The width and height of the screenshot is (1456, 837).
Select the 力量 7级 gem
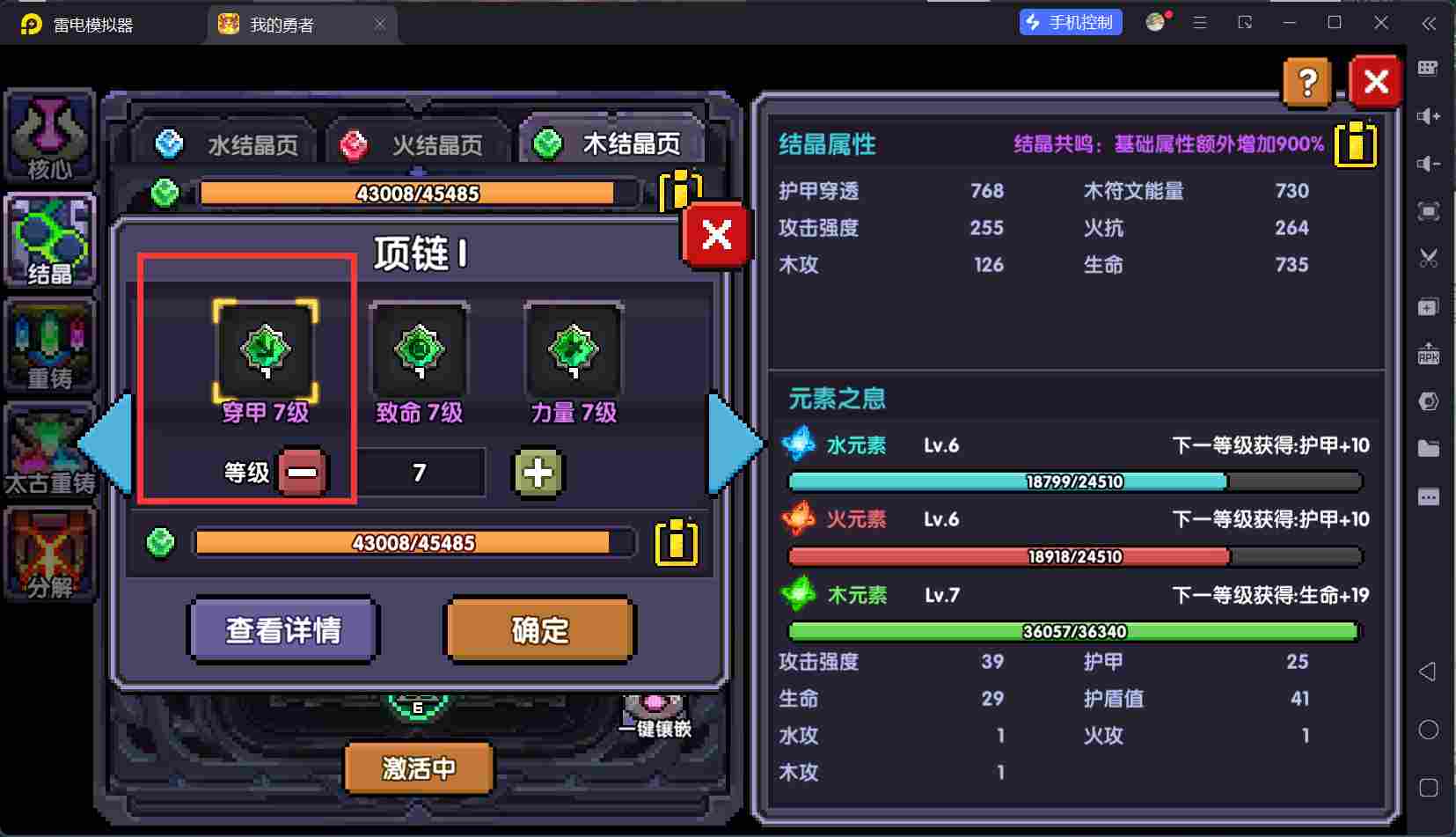[572, 349]
